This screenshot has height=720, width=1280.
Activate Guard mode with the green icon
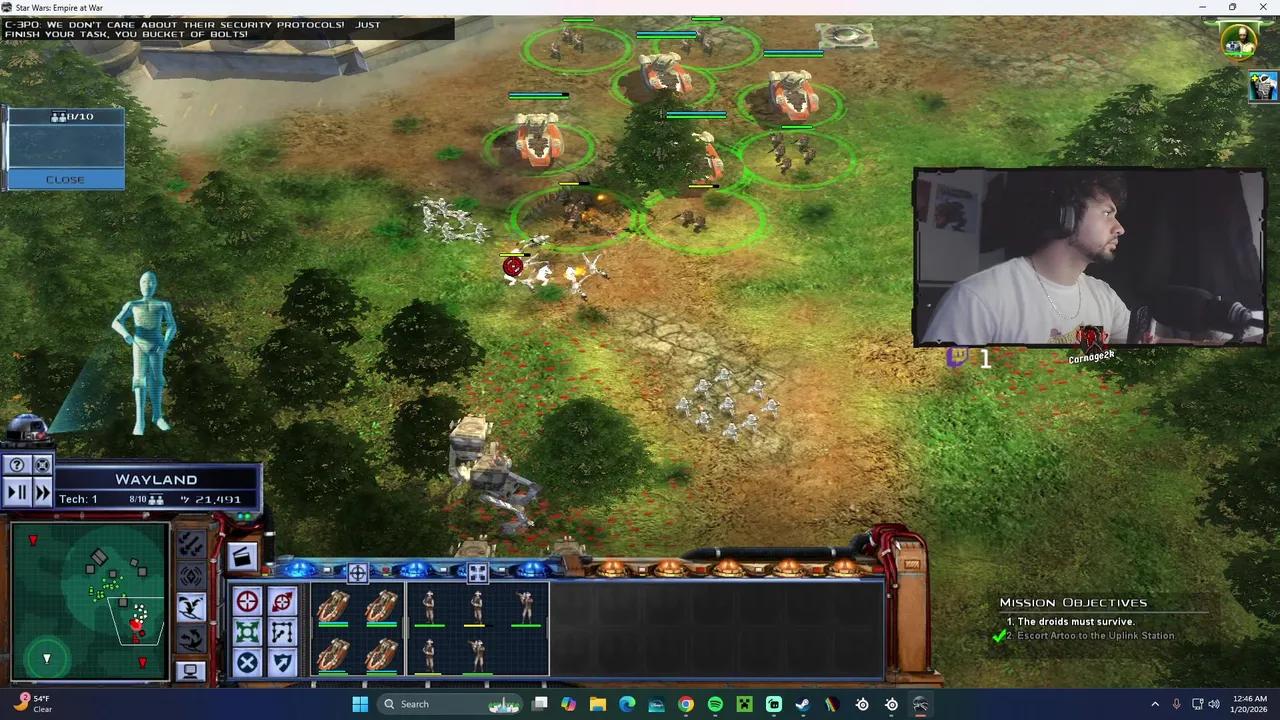[x=248, y=631]
